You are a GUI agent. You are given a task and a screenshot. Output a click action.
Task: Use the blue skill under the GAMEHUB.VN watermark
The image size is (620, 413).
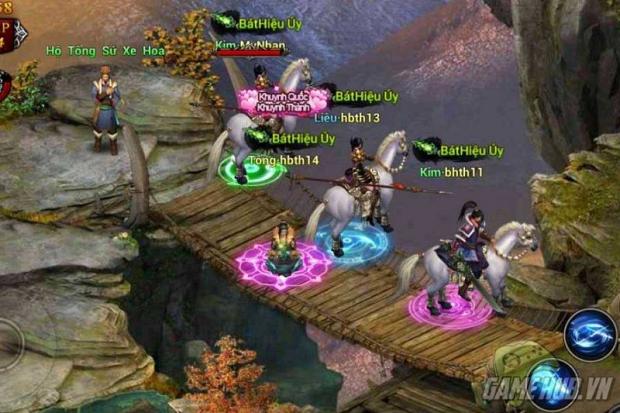pos(552,386)
